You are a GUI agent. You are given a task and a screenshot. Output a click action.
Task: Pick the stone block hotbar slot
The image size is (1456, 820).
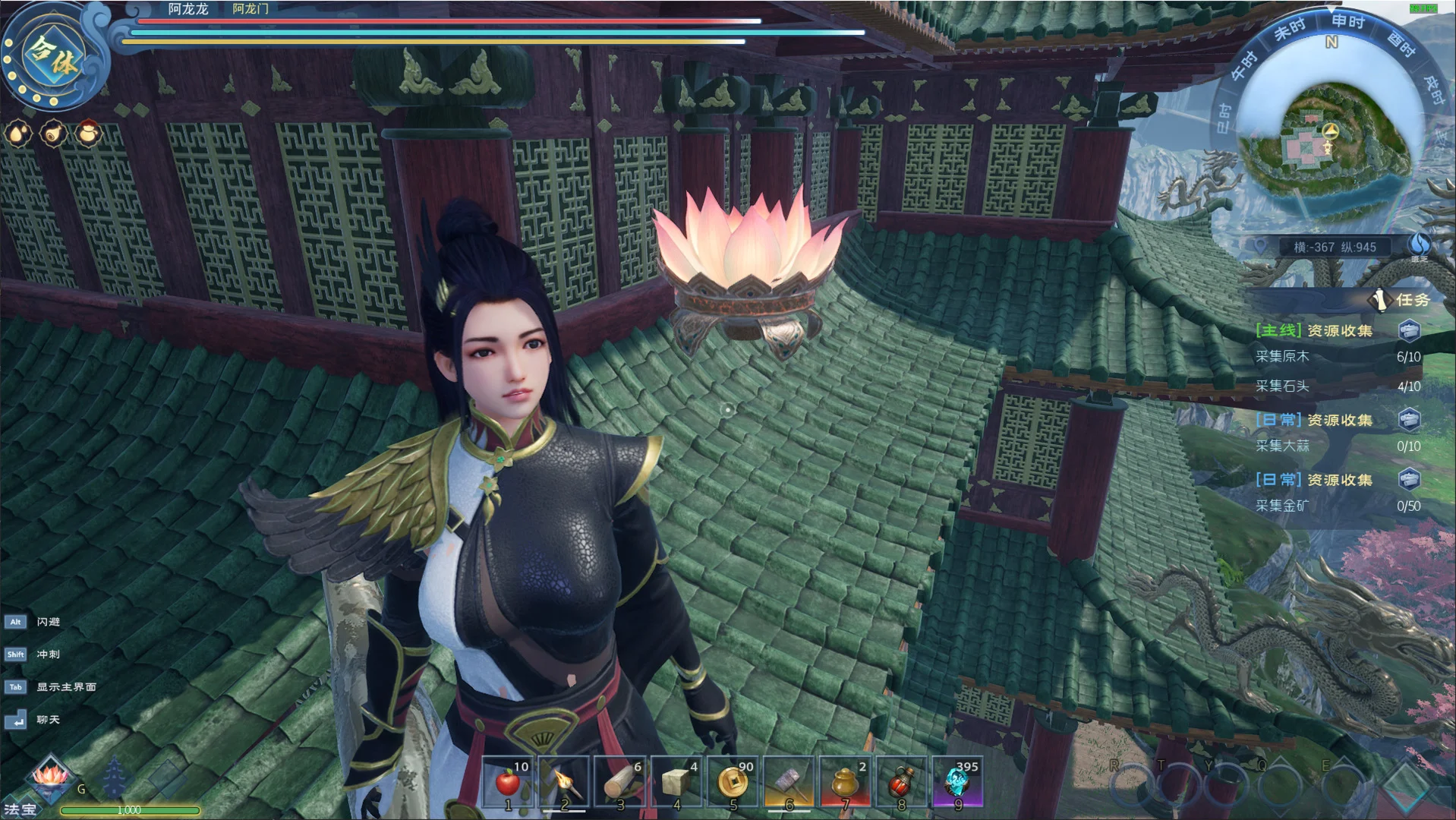pos(676,782)
